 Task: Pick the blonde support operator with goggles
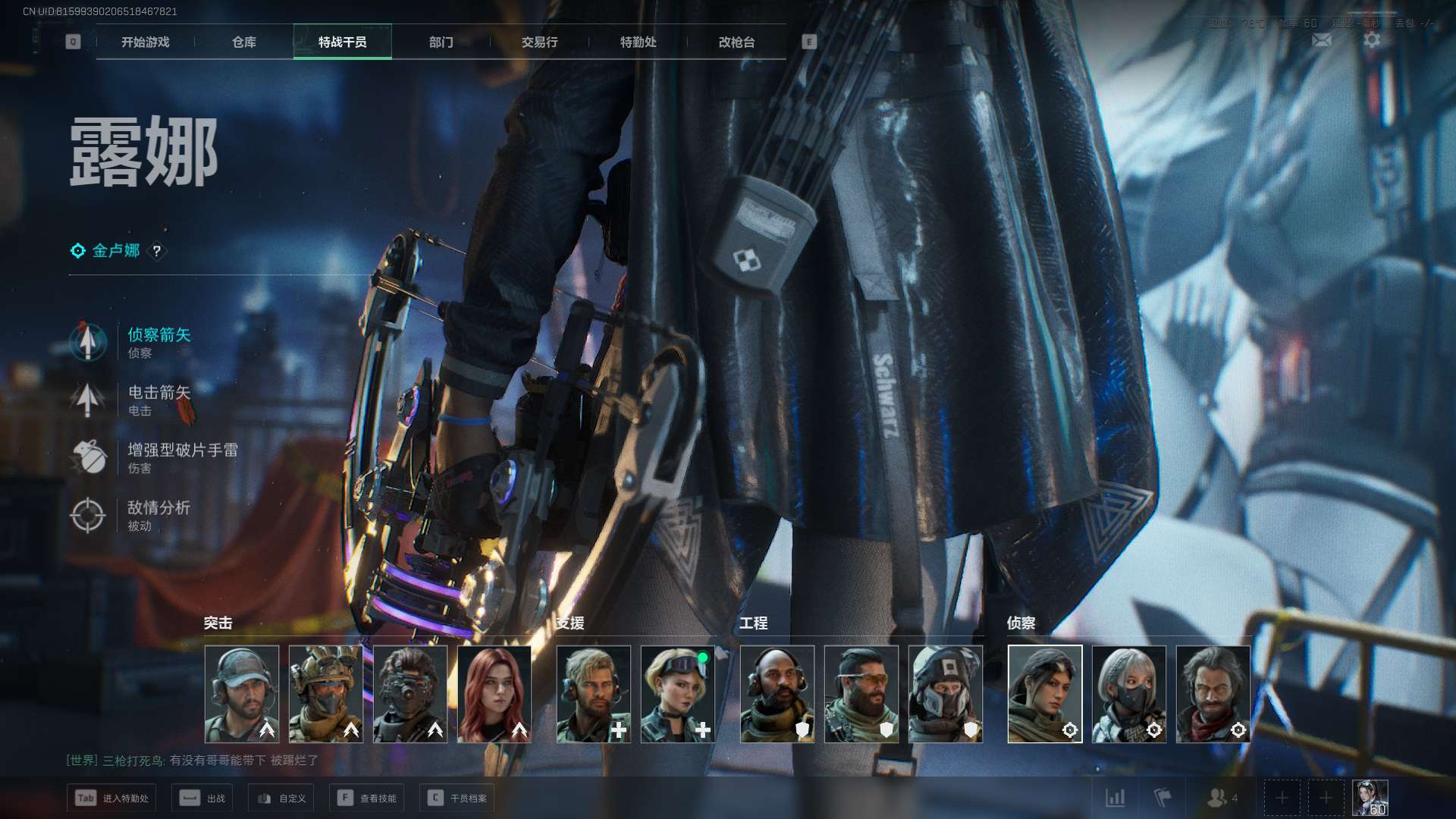(677, 694)
